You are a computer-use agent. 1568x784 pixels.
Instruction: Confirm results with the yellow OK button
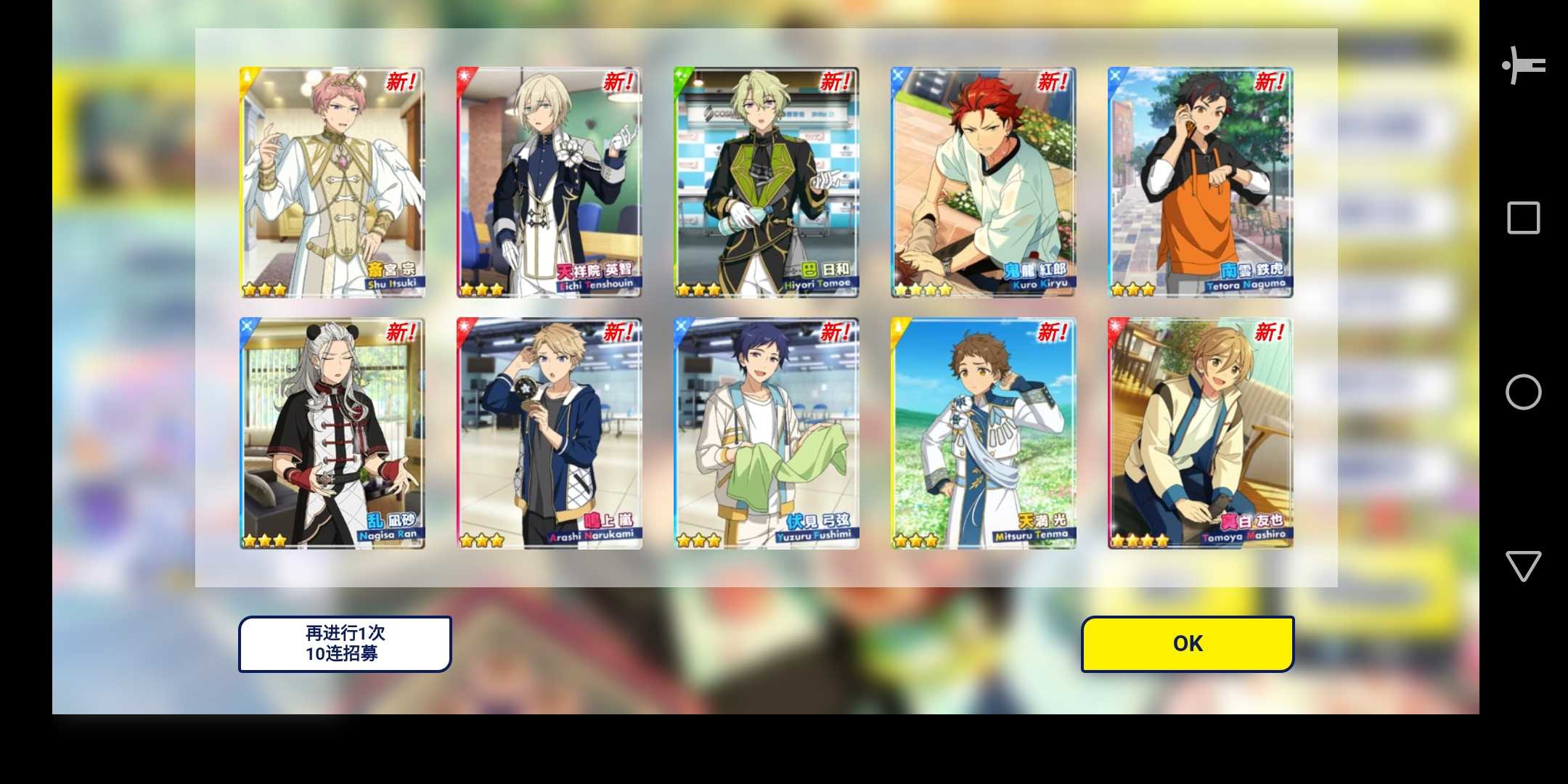(1188, 644)
